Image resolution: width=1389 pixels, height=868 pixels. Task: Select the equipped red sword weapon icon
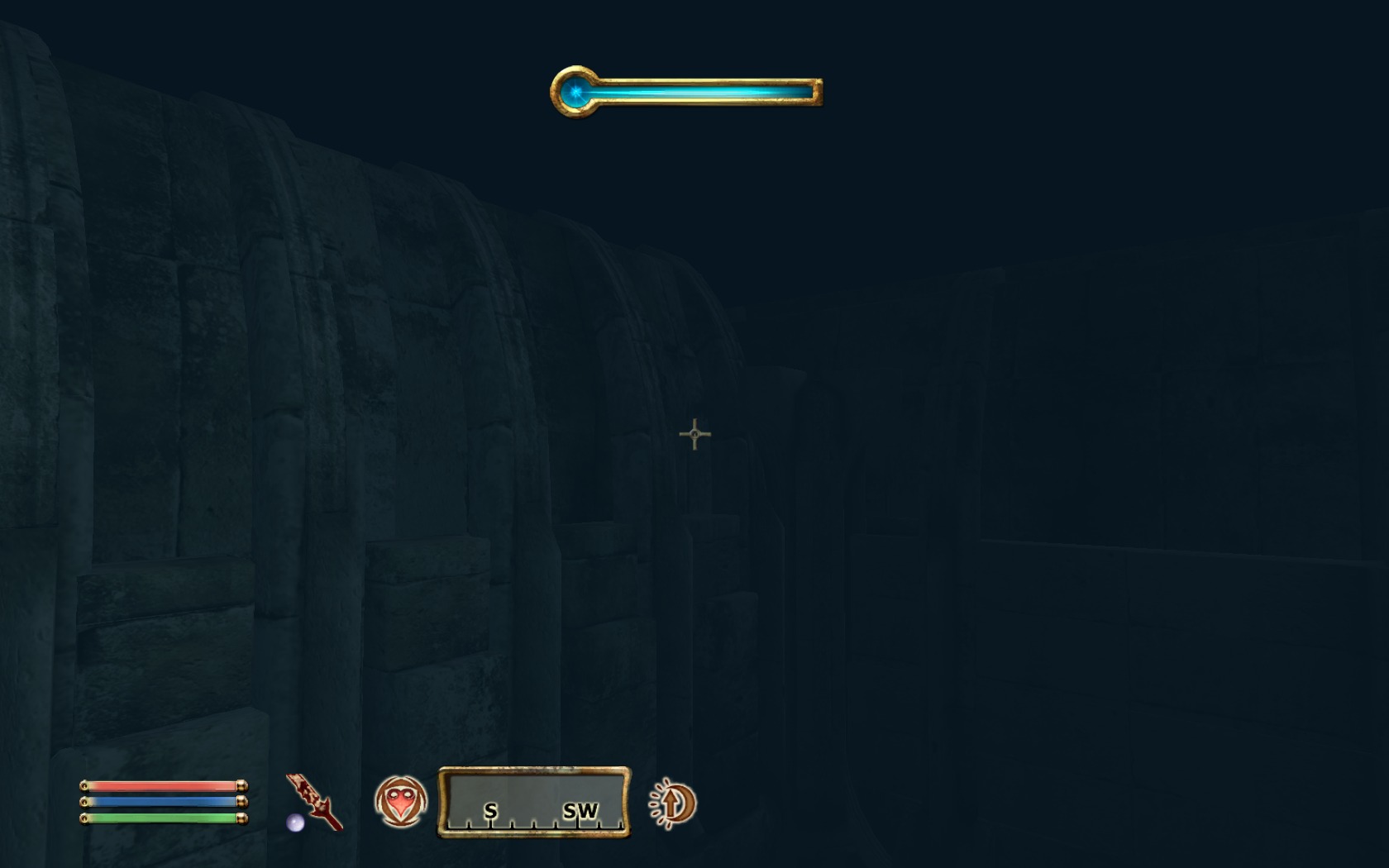314,801
